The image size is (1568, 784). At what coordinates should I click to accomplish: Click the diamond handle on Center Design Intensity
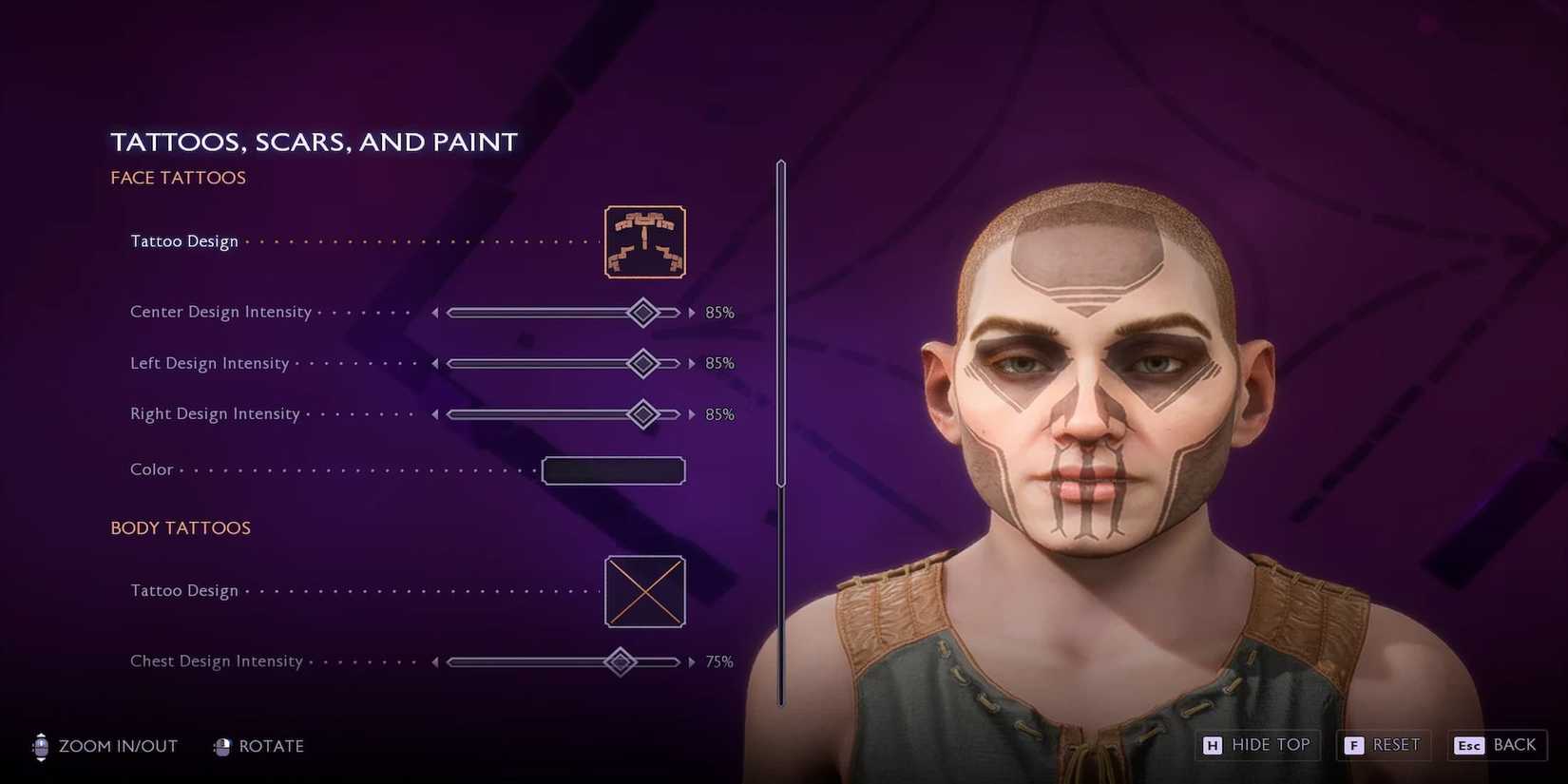pos(643,312)
